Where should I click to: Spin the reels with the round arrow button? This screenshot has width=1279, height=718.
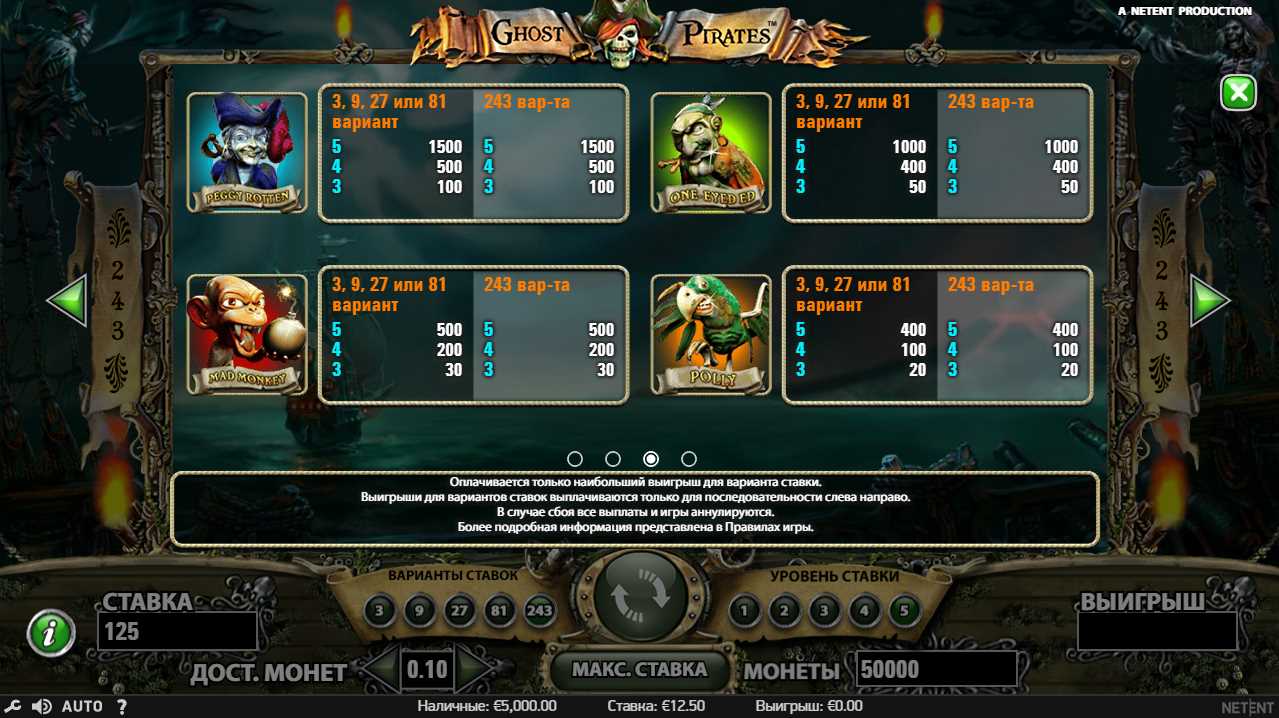point(640,597)
